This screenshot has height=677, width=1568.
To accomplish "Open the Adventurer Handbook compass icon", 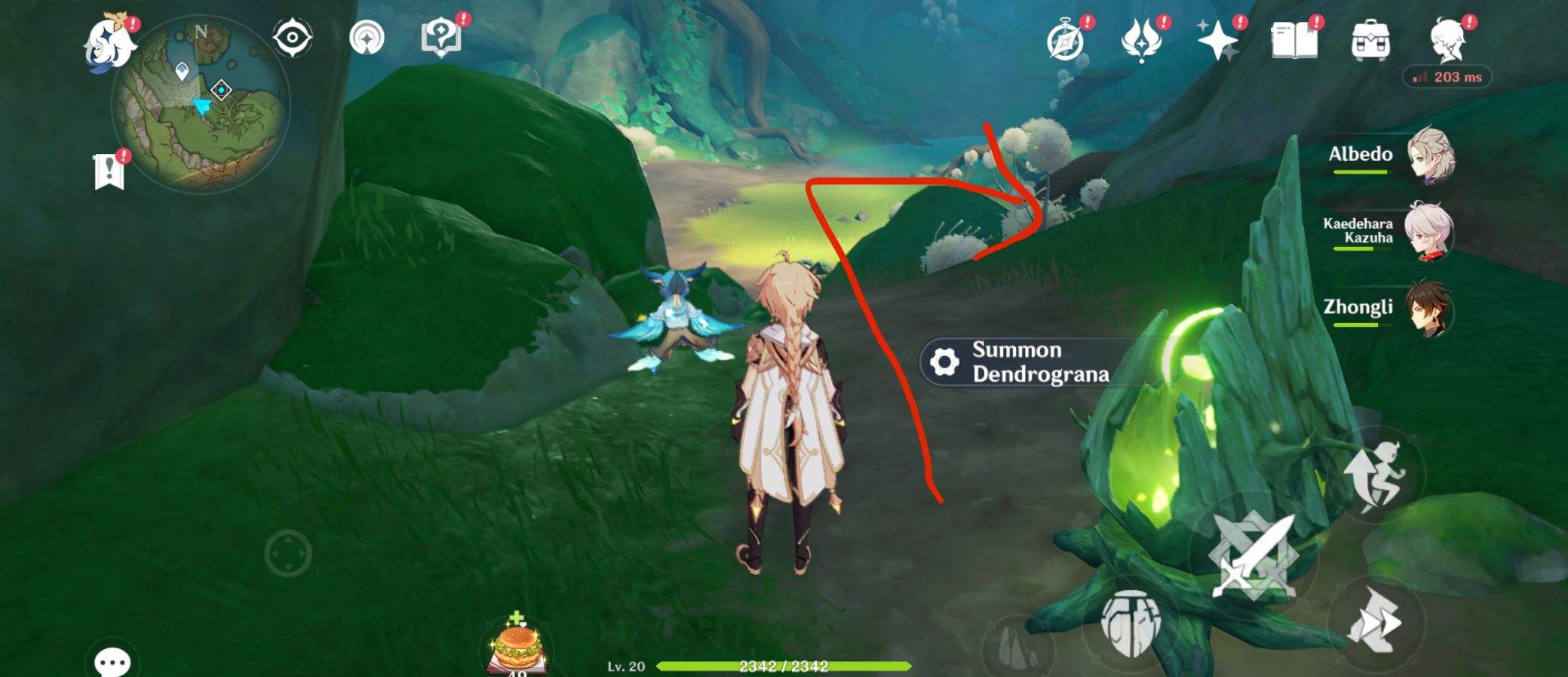I will (x=1065, y=38).
